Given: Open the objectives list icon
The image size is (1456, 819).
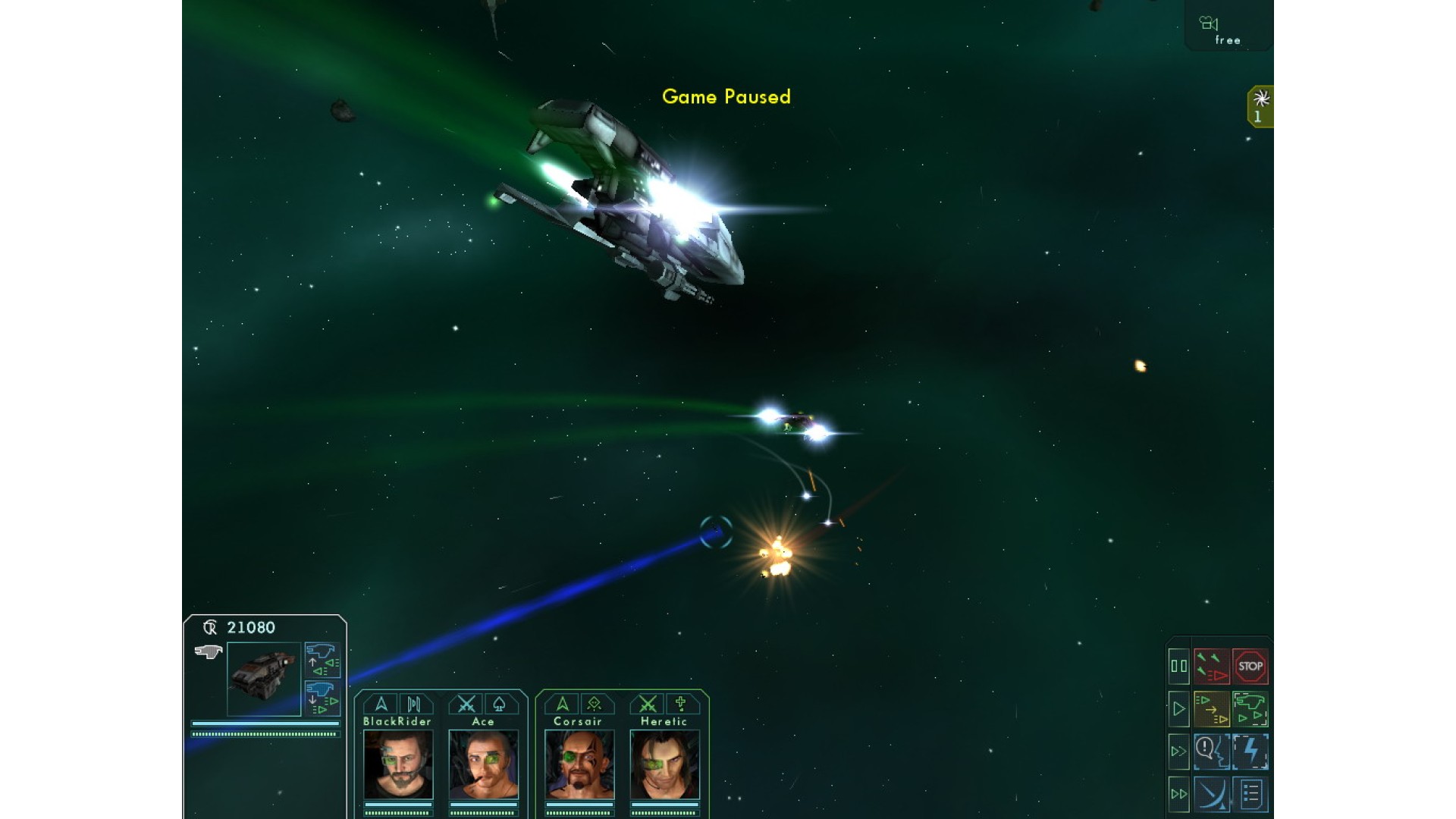Looking at the screenshot, I should (x=1250, y=794).
